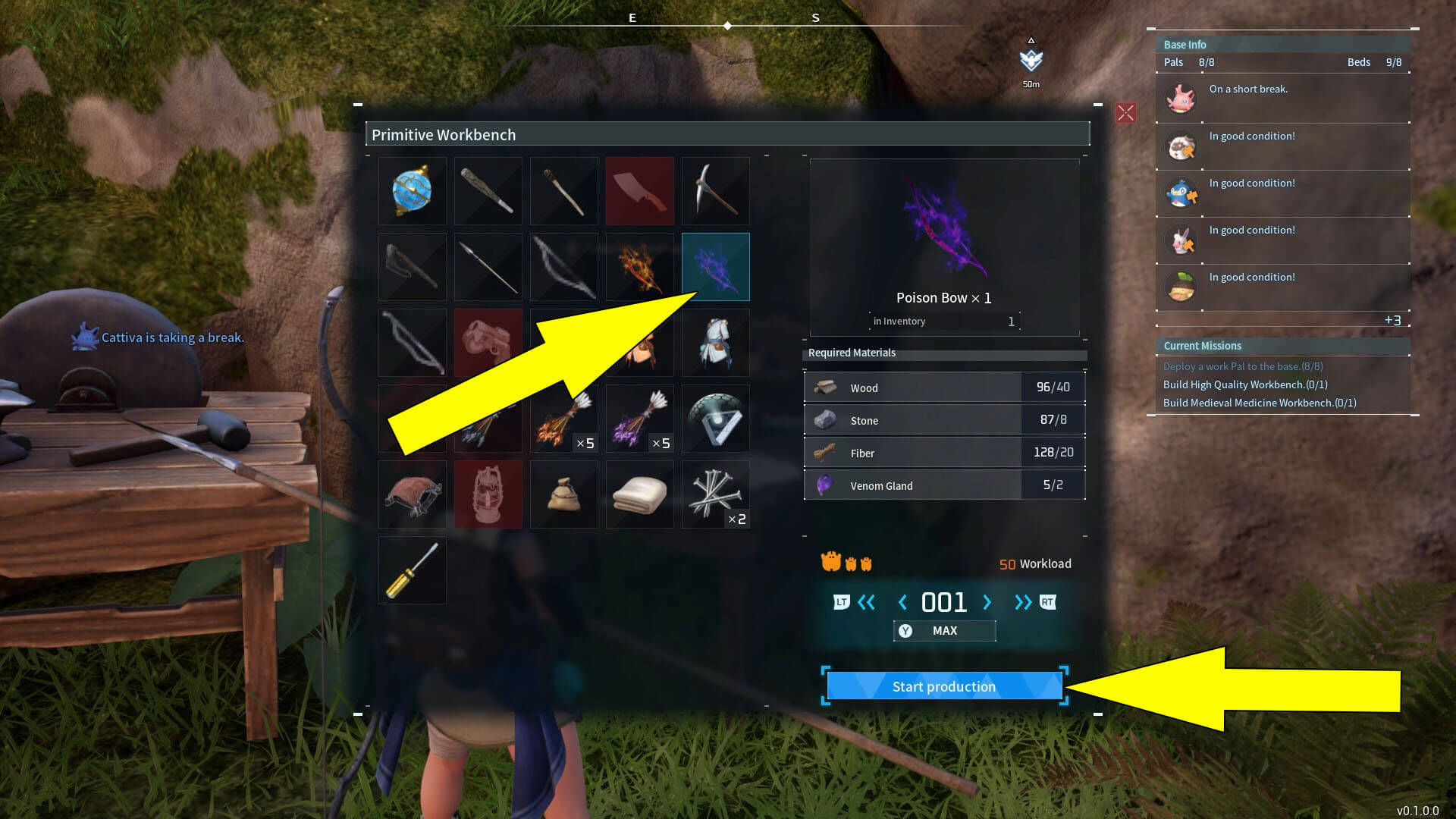Select the Stone Pickaxe recipe
Viewport: 1456px width, 819px height.
click(715, 191)
